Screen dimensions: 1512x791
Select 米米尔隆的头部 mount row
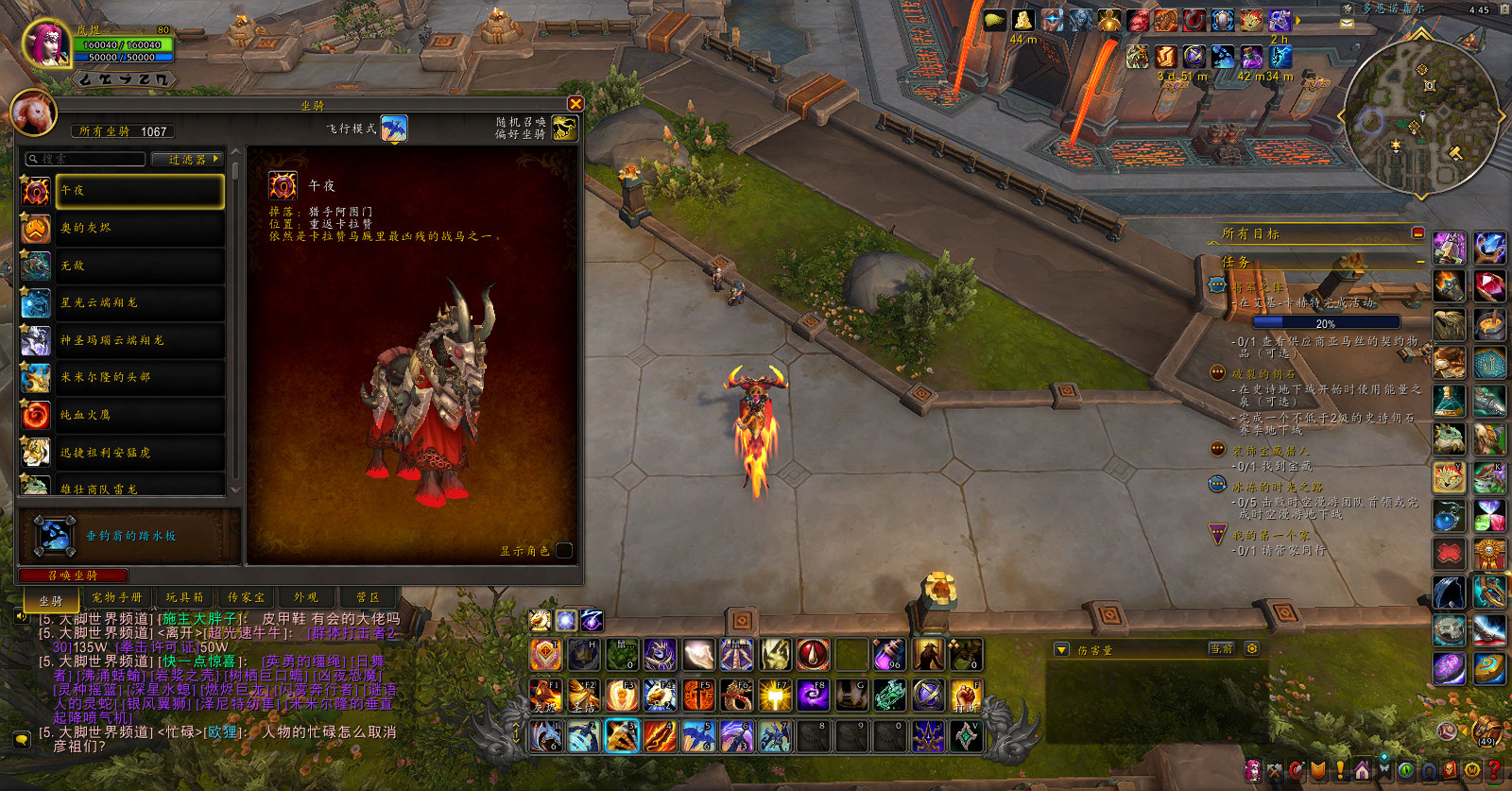tap(139, 377)
